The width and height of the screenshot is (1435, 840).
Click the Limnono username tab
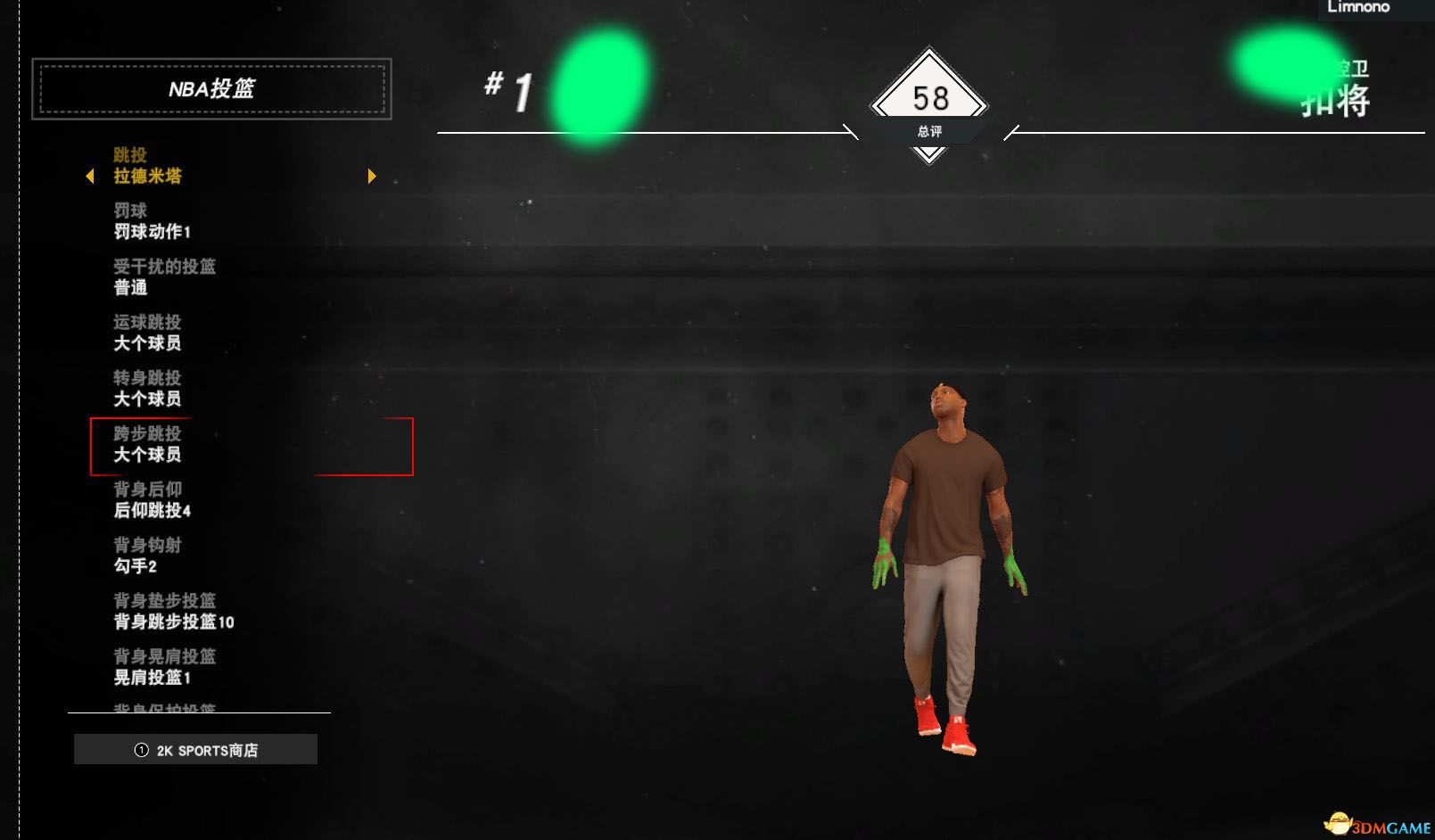(1359, 7)
